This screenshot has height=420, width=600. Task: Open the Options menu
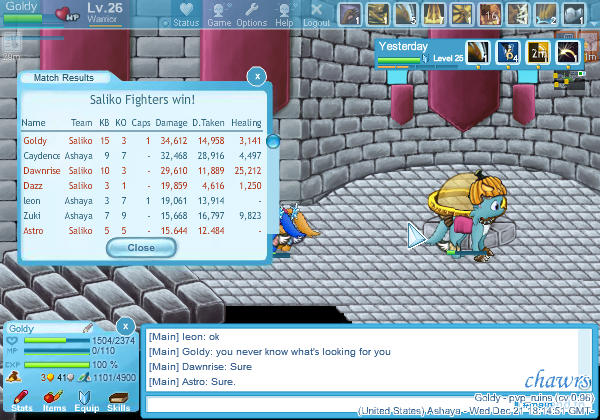coord(251,16)
